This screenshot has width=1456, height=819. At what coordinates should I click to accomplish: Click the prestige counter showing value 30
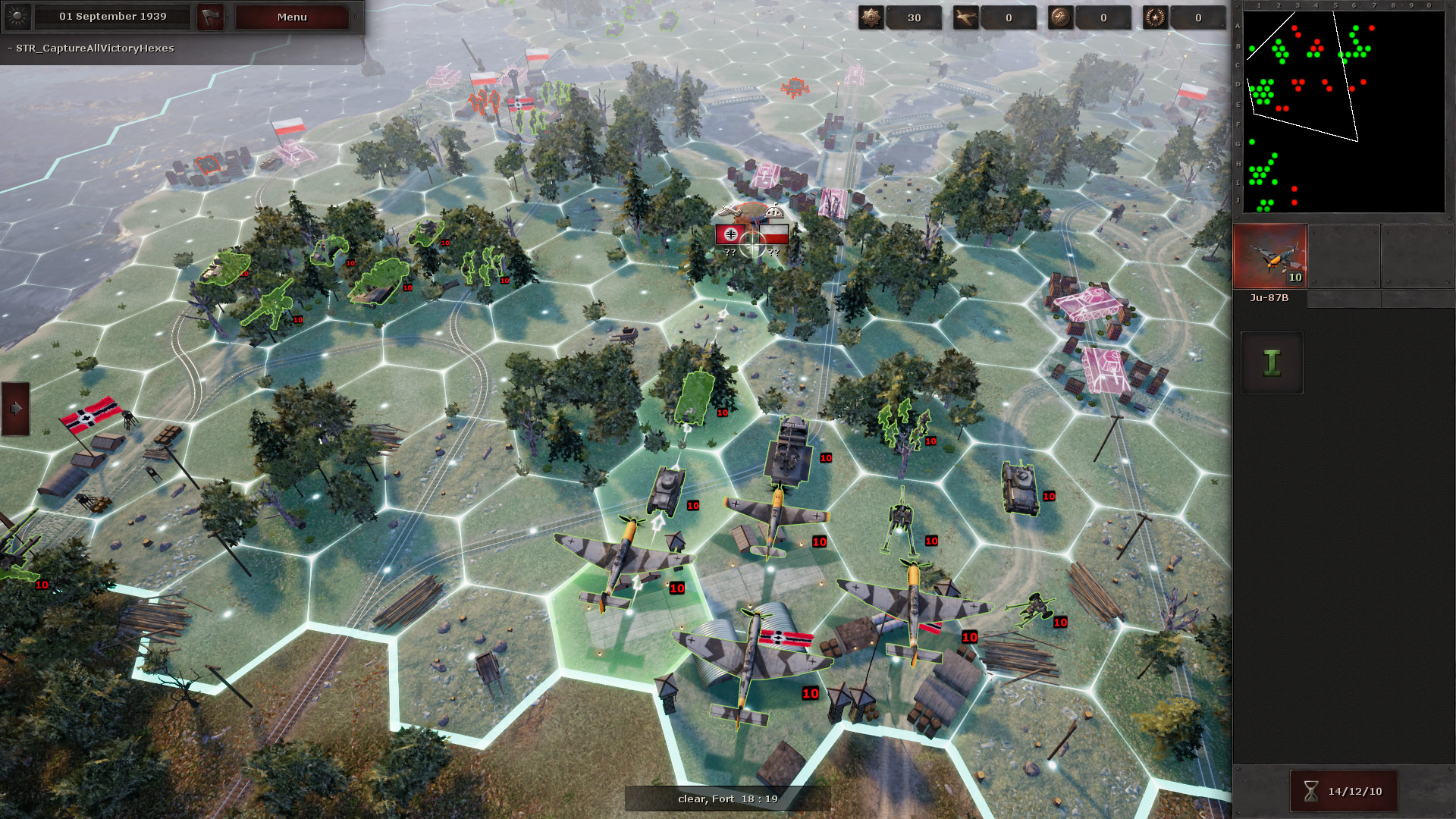[915, 17]
